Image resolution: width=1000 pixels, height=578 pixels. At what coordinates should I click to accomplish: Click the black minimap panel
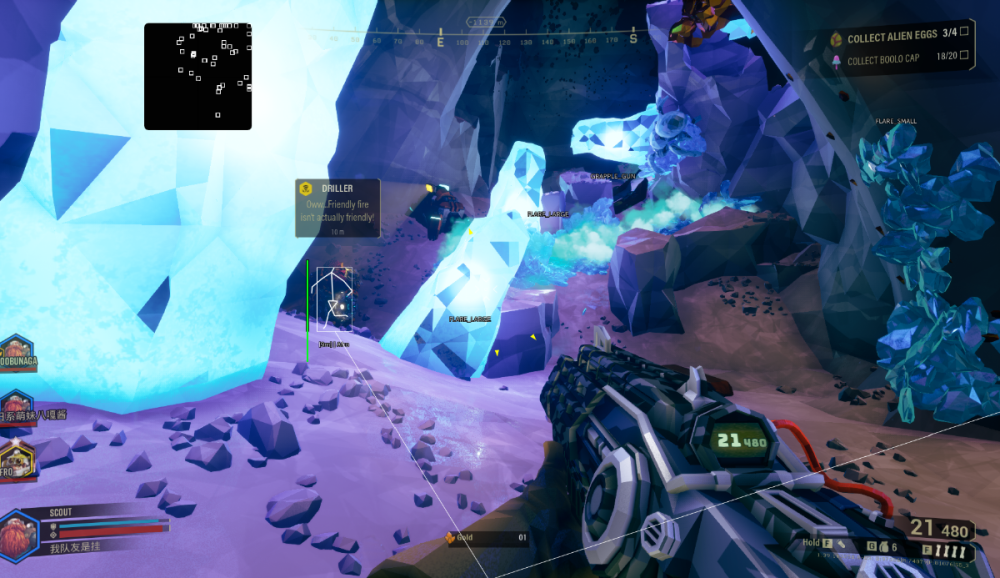pos(197,76)
